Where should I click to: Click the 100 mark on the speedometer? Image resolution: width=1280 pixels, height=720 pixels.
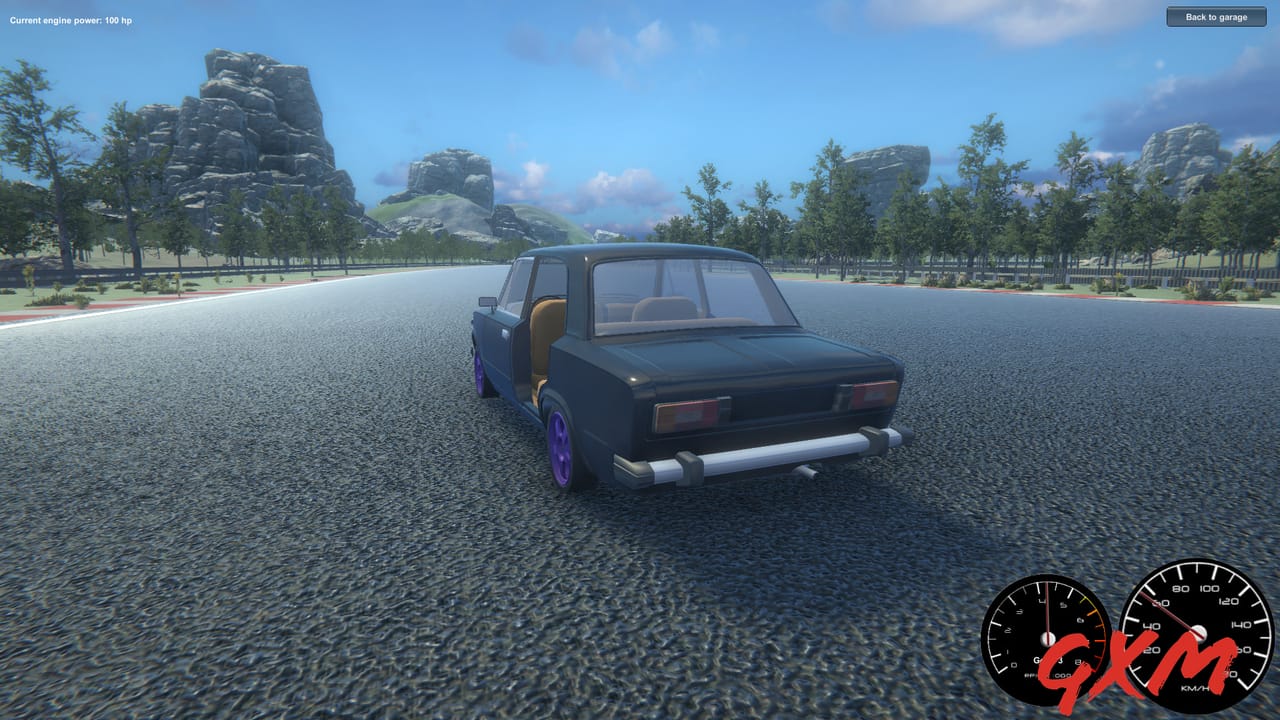coord(1207,589)
